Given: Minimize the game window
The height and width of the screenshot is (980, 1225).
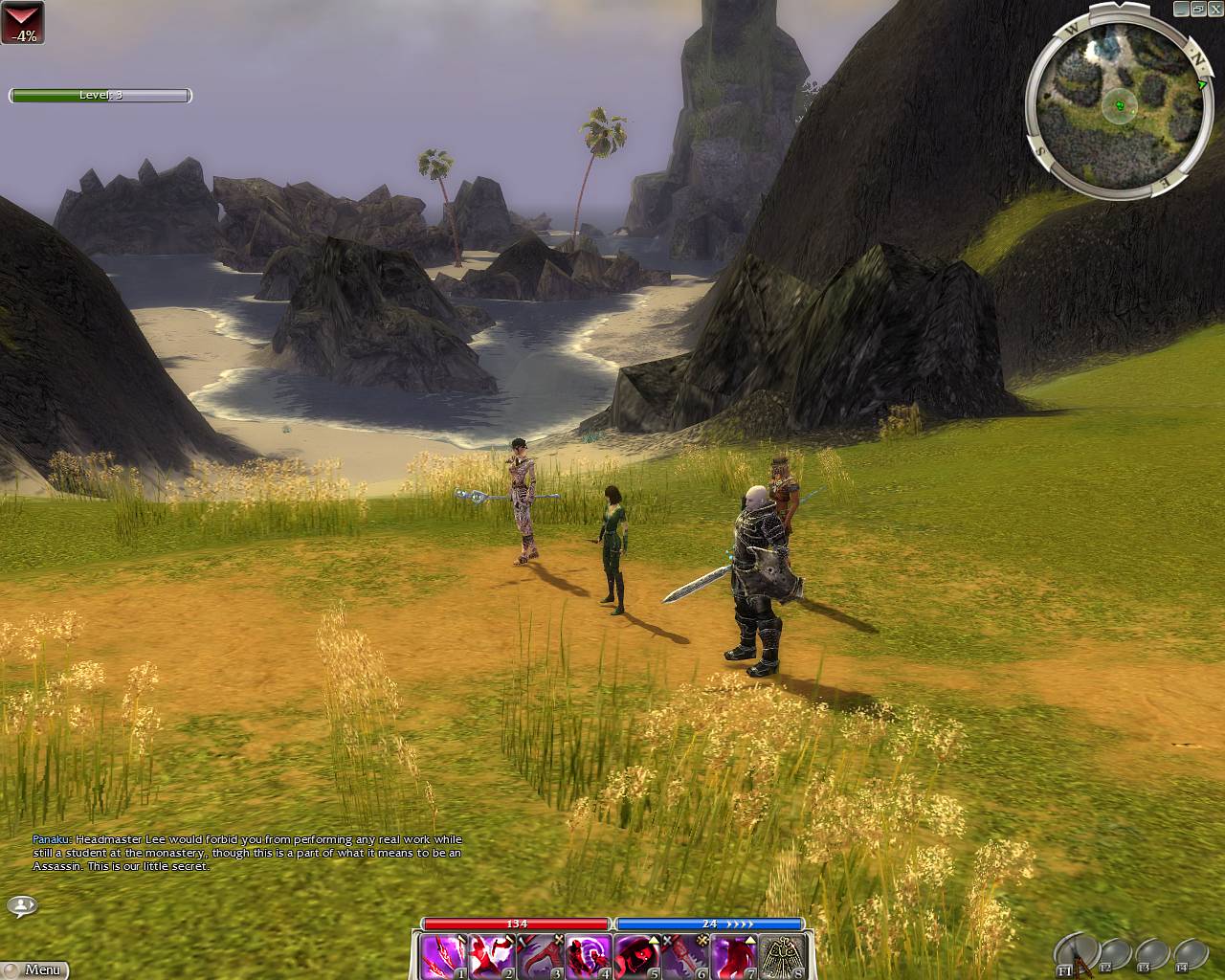Looking at the screenshot, I should [1181, 9].
